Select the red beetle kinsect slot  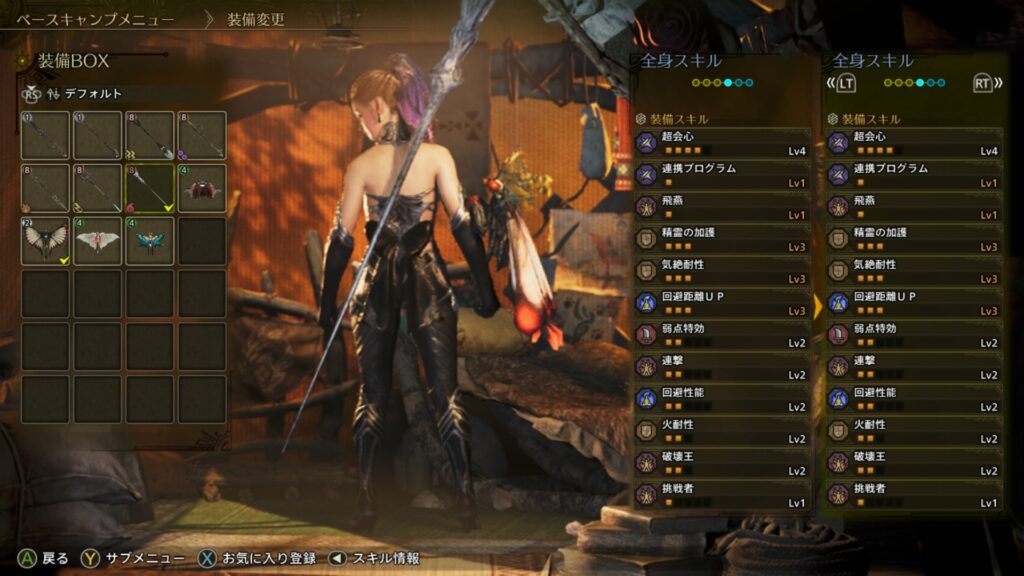pos(202,188)
